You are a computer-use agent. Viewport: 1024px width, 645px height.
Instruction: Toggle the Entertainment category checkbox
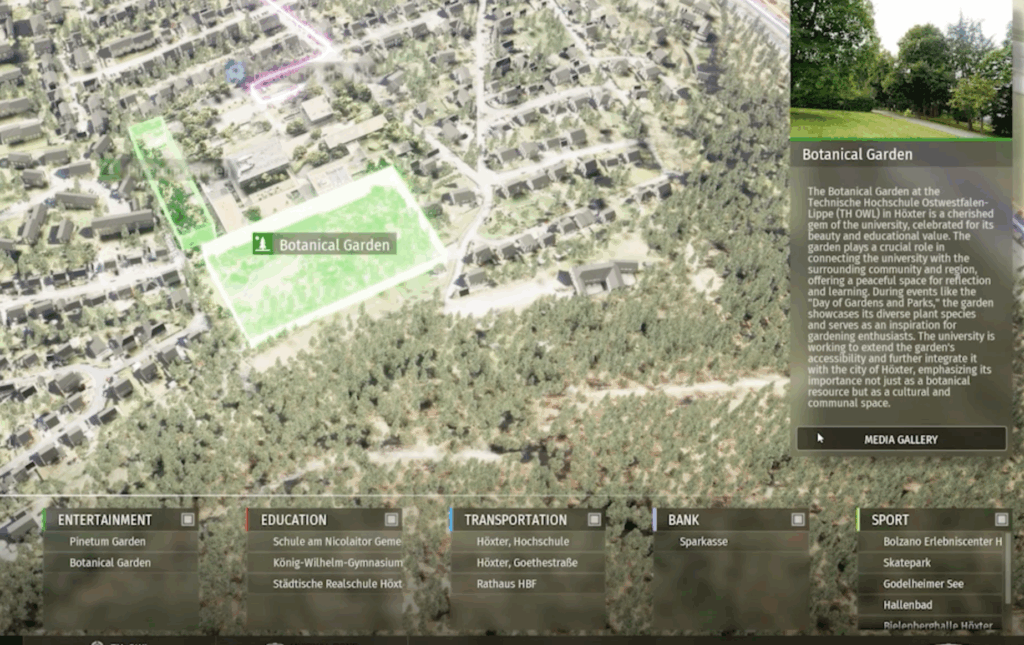click(188, 520)
